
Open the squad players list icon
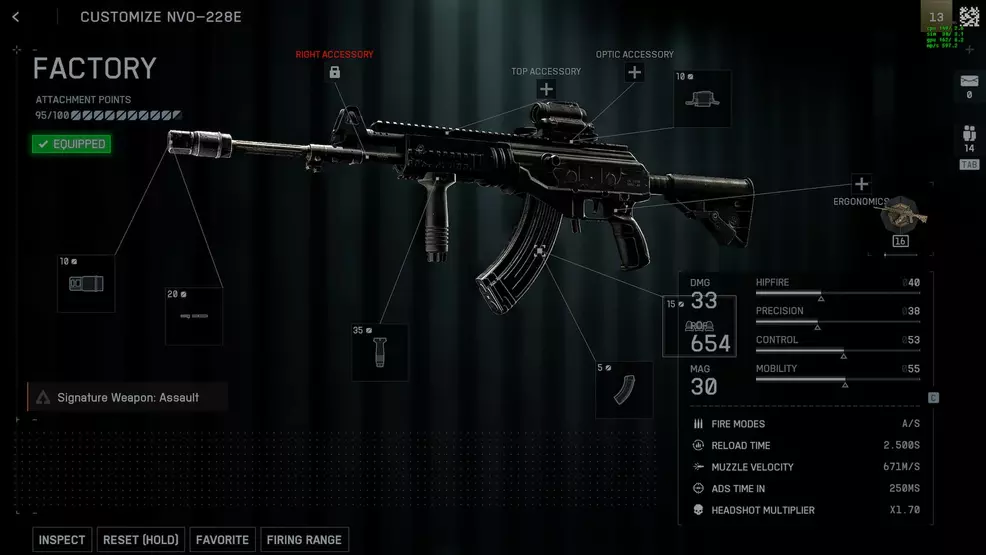click(x=968, y=134)
